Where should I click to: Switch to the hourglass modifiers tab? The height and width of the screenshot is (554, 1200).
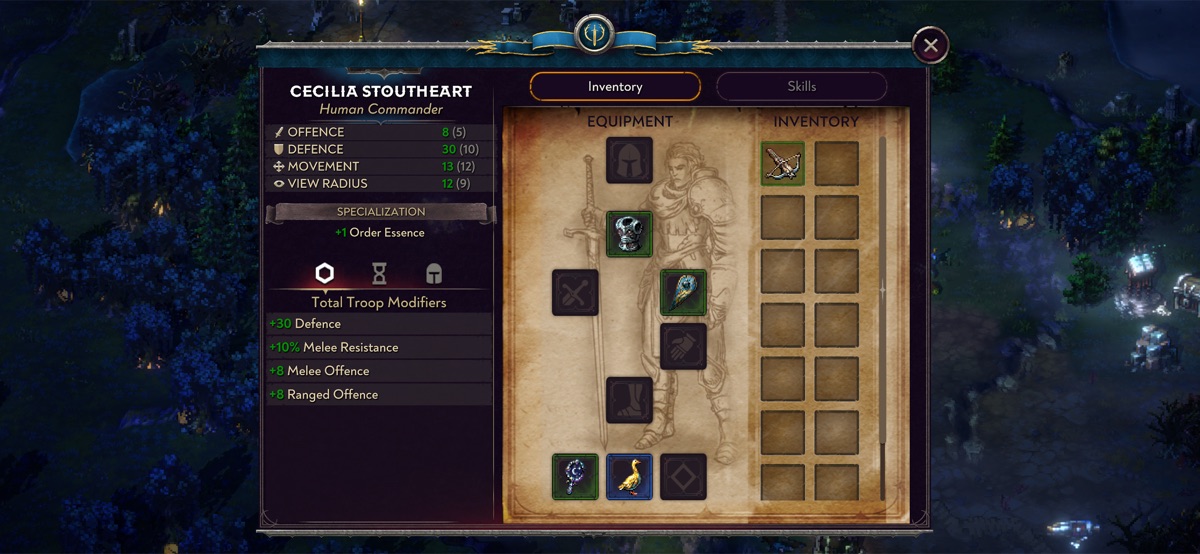click(x=379, y=273)
